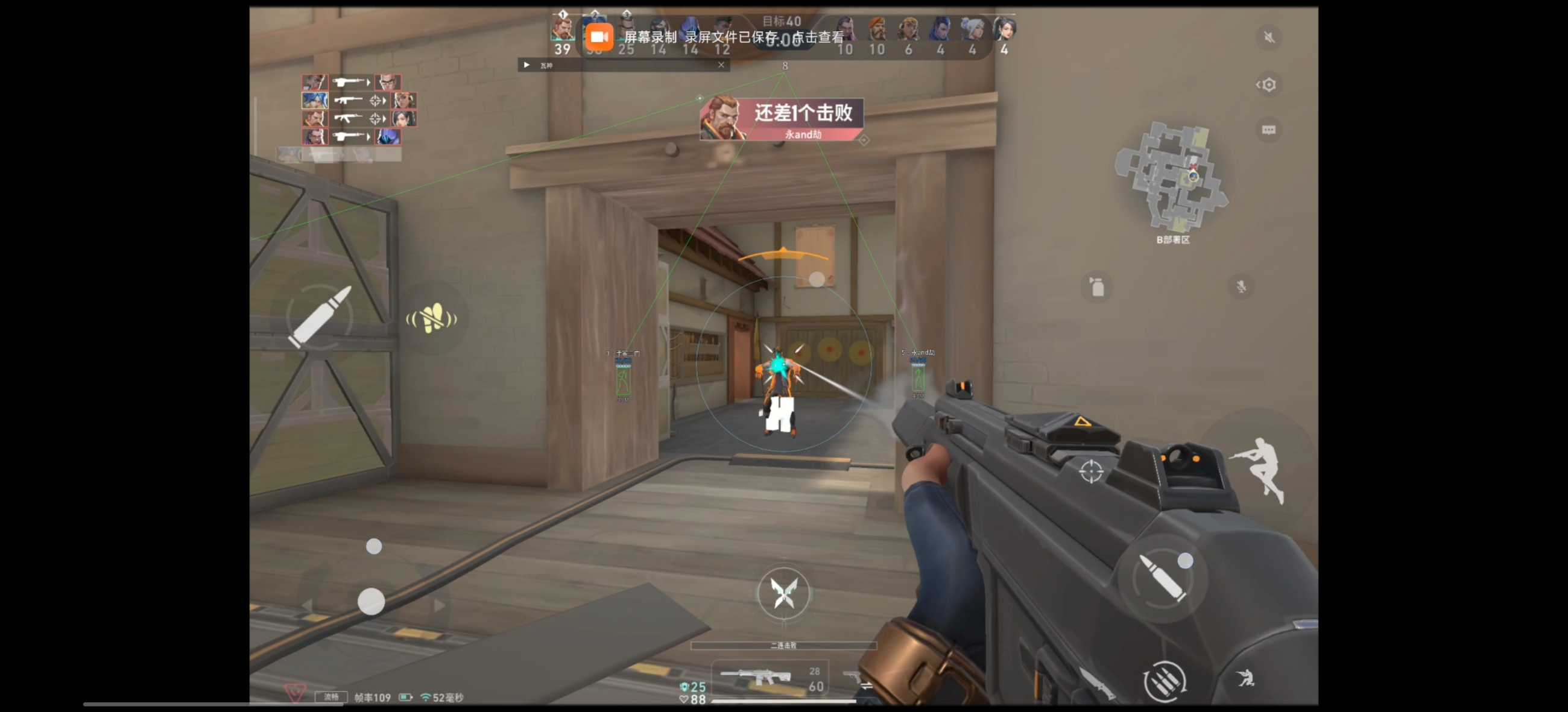This screenshot has width=1568, height=712.
Task: Reload weapon with the circular bullets icon
Action: 1163,681
